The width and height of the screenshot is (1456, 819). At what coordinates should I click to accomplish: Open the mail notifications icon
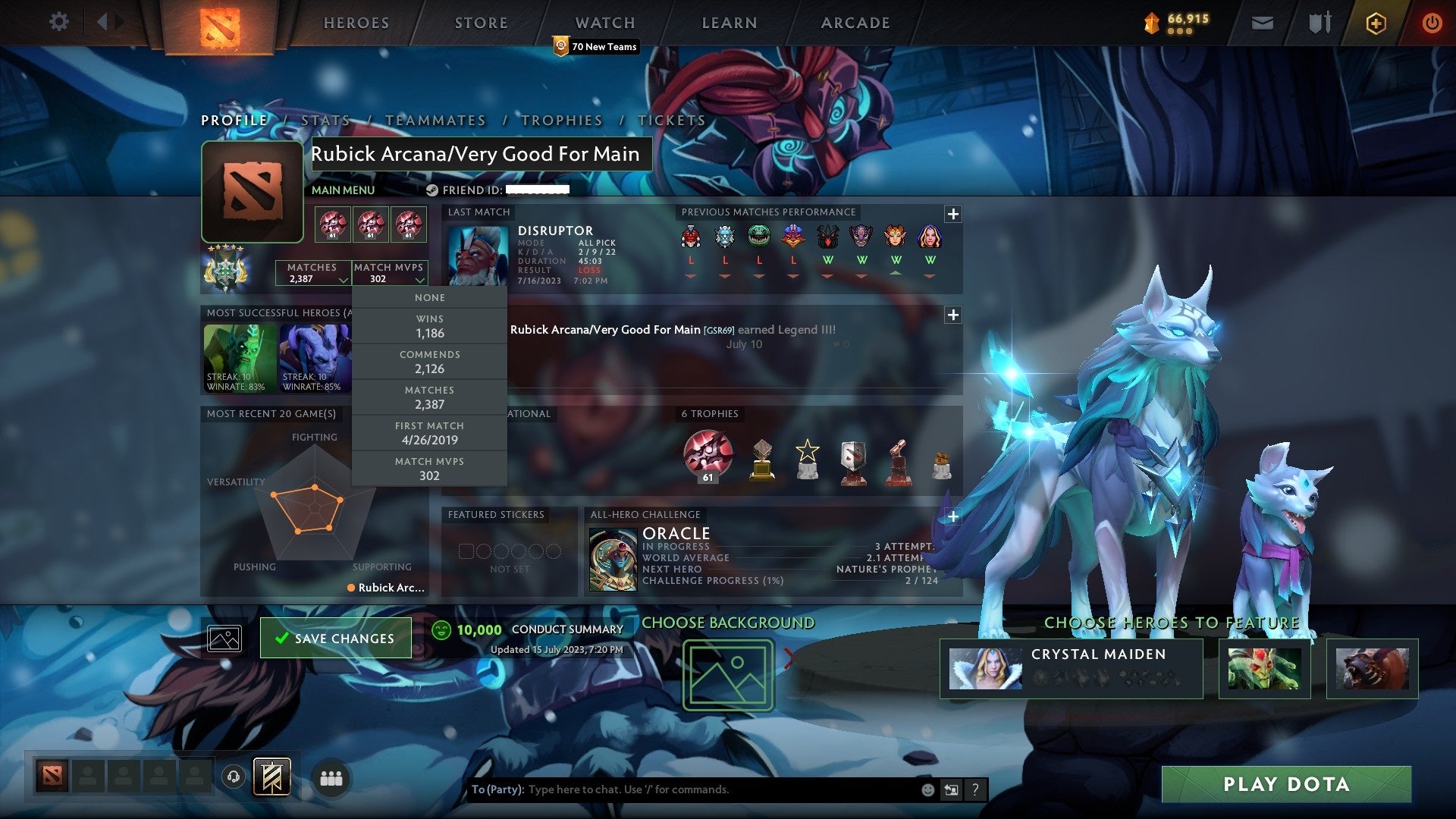click(1262, 23)
